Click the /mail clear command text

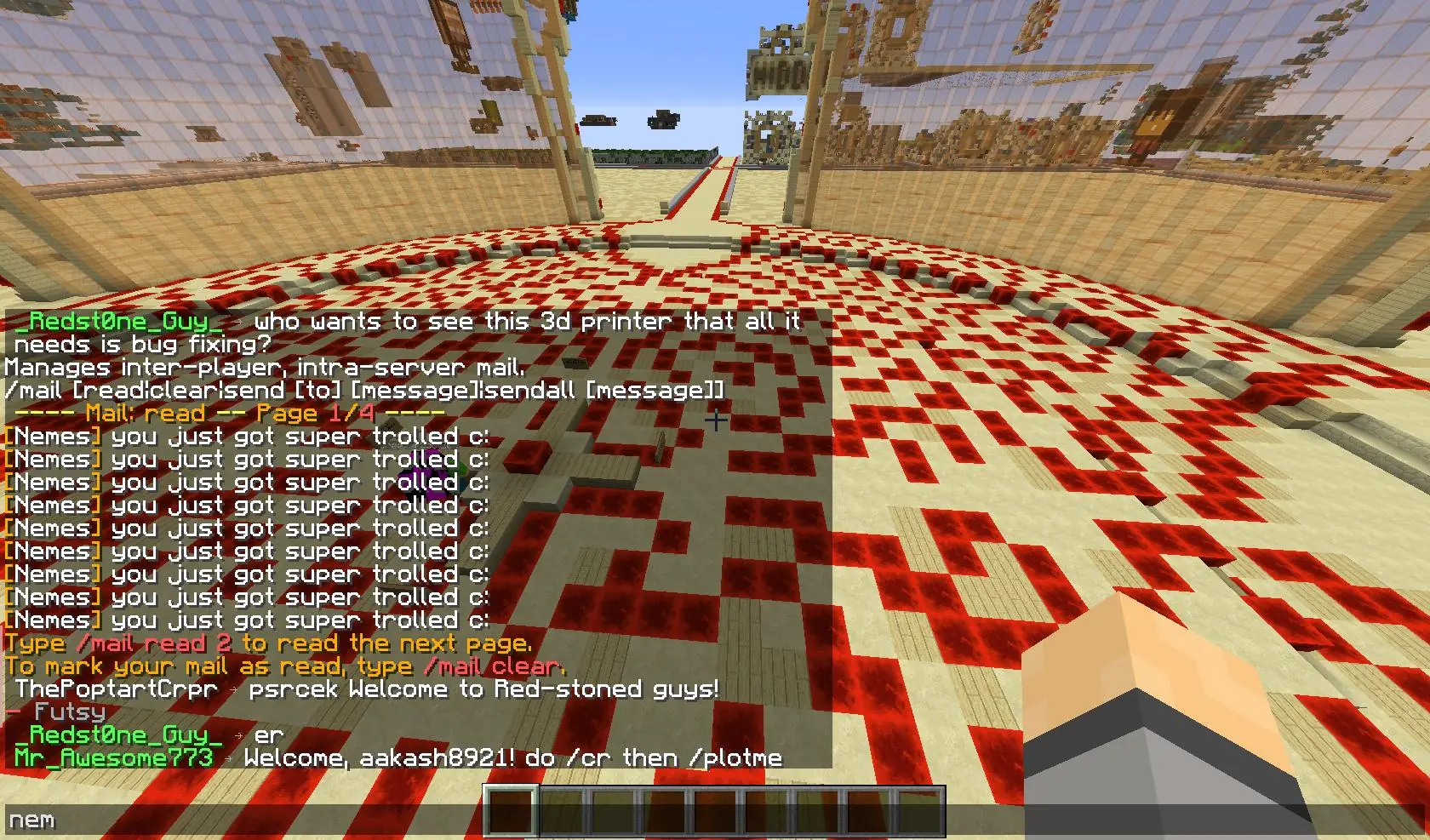click(498, 667)
